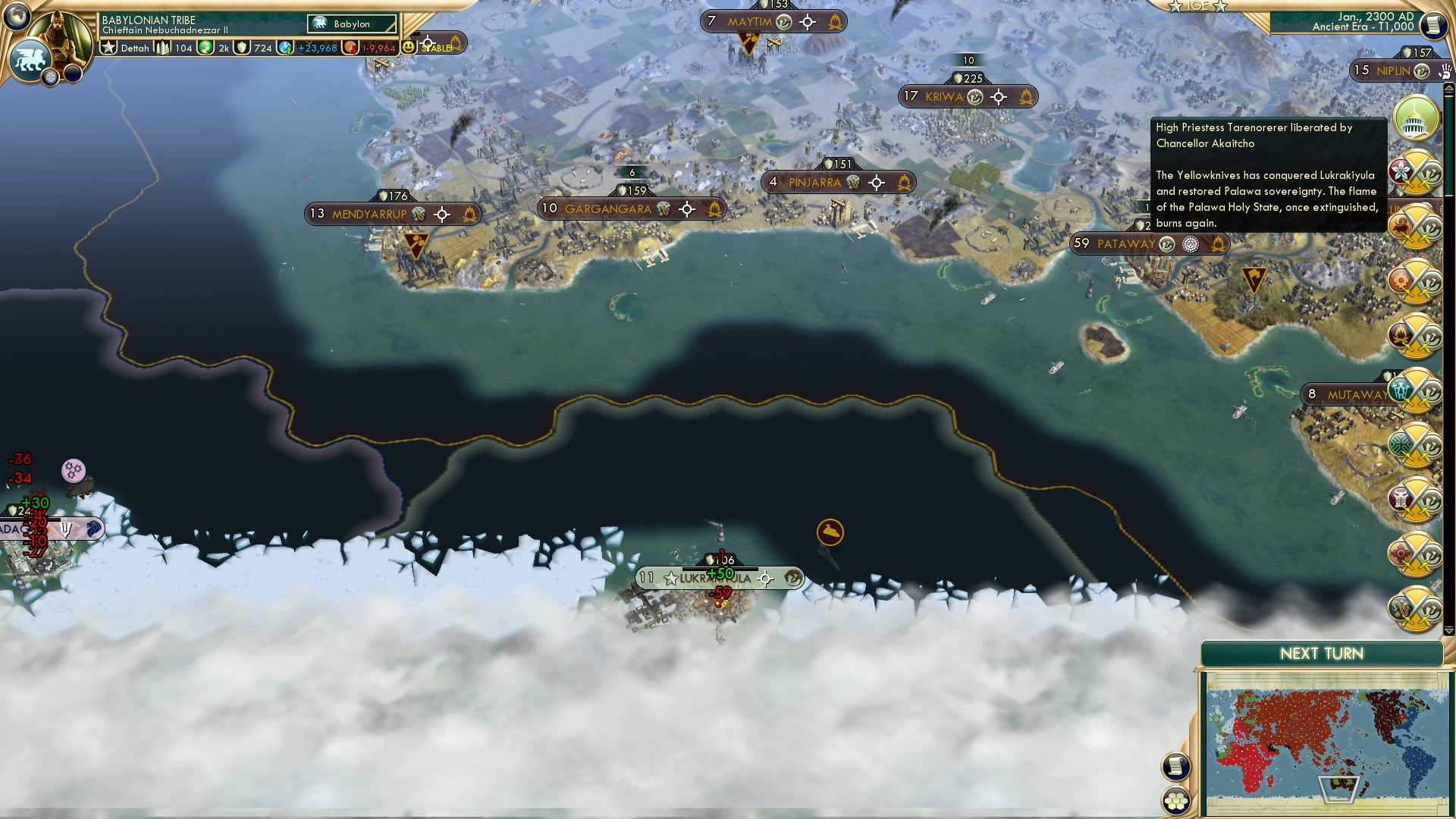Select the Pinjarra city banner
This screenshot has height=819, width=1456.
tap(814, 183)
